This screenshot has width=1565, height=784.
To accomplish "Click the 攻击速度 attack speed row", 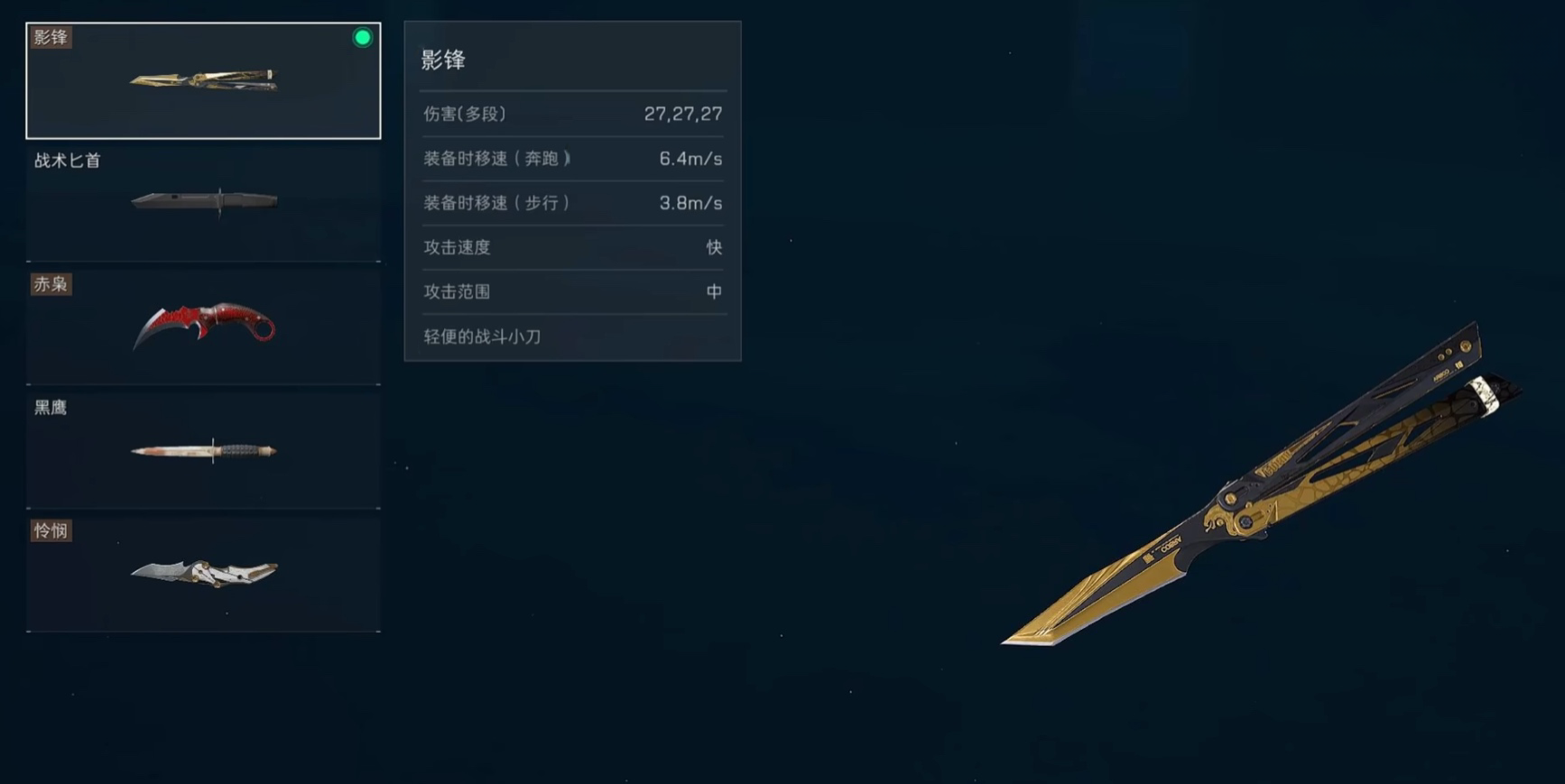I will click(x=455, y=247).
